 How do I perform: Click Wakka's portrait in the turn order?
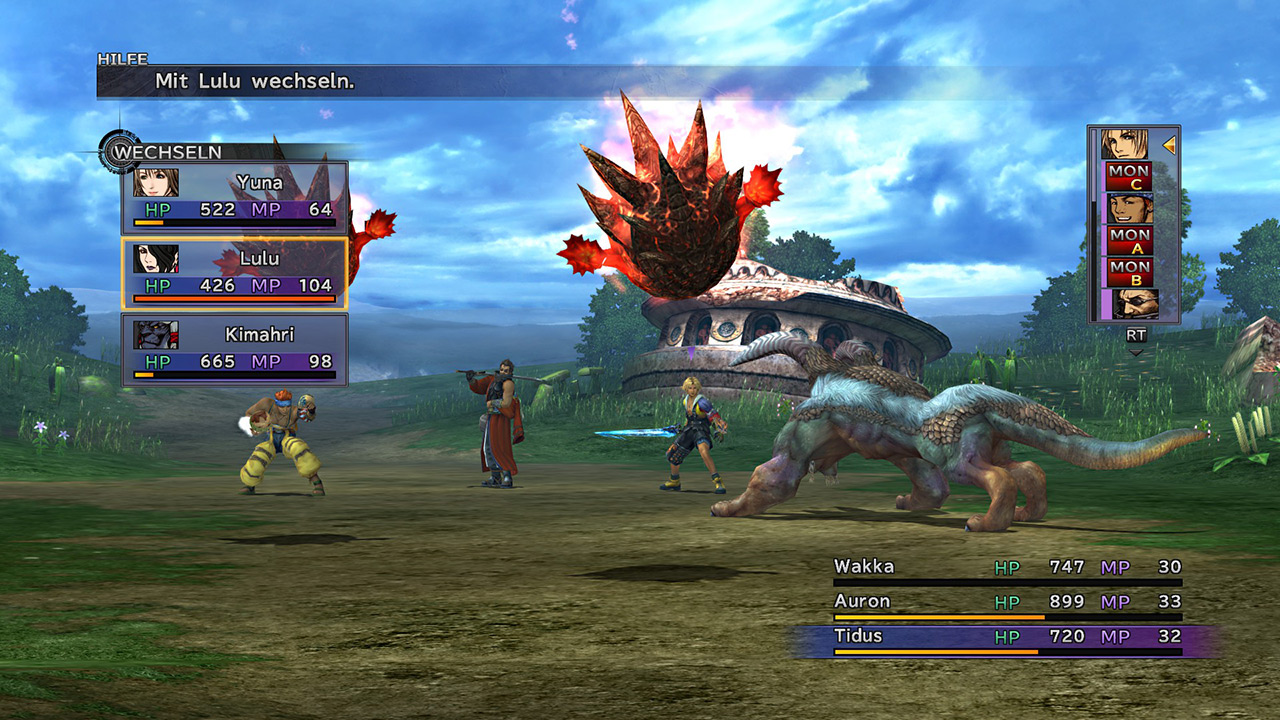click(1129, 208)
